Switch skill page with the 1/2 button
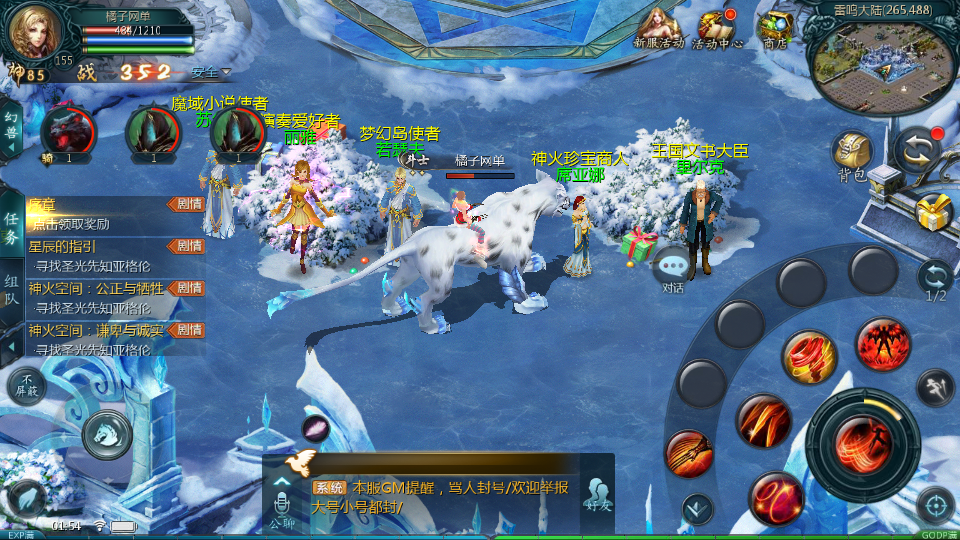 (x=936, y=279)
